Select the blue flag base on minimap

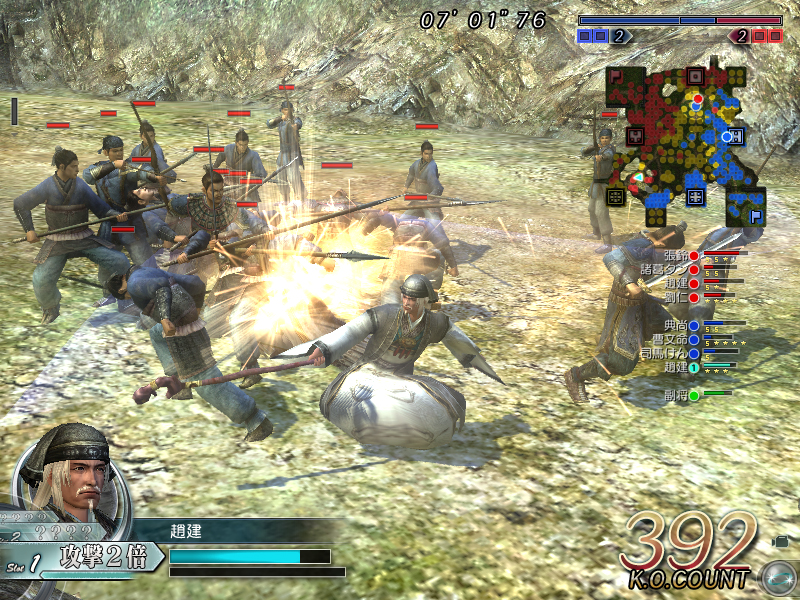point(756,214)
